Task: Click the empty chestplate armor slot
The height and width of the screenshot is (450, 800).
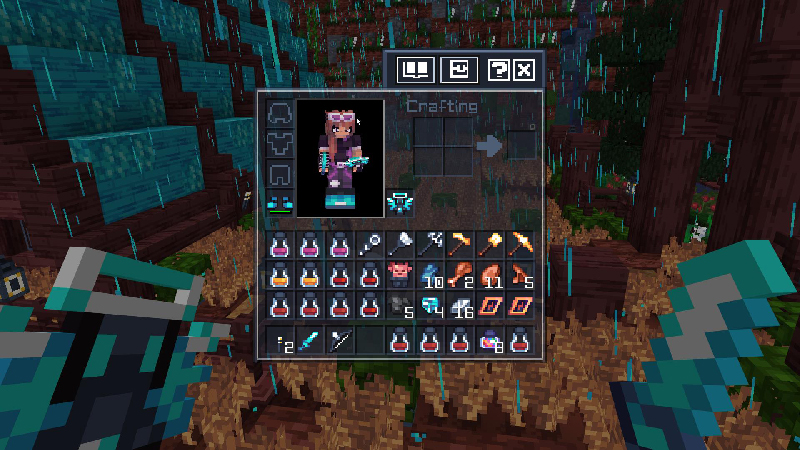Action: pyautogui.click(x=279, y=142)
